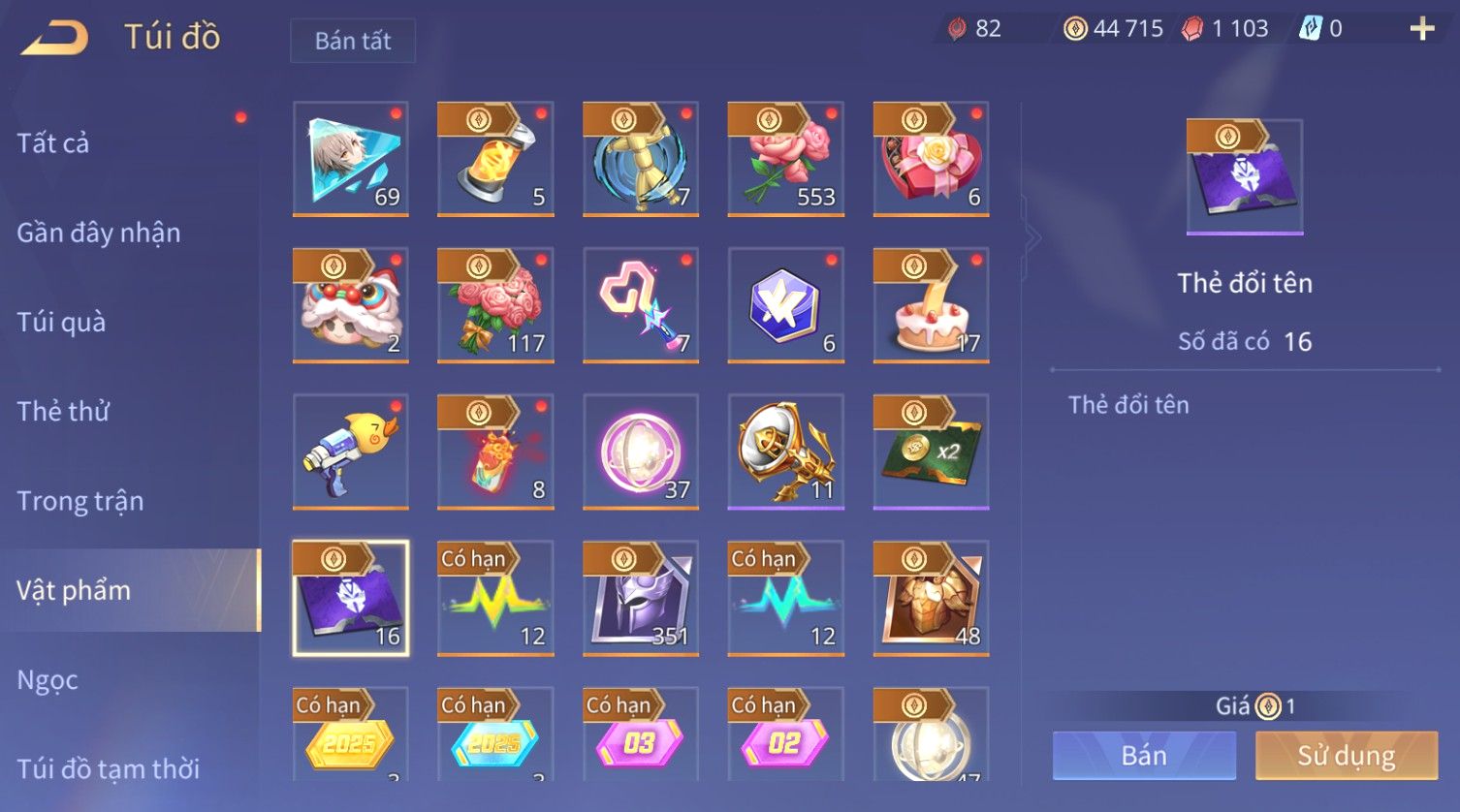Use the item with Sử dụng
This screenshot has width=1460, height=812.
[1346, 756]
